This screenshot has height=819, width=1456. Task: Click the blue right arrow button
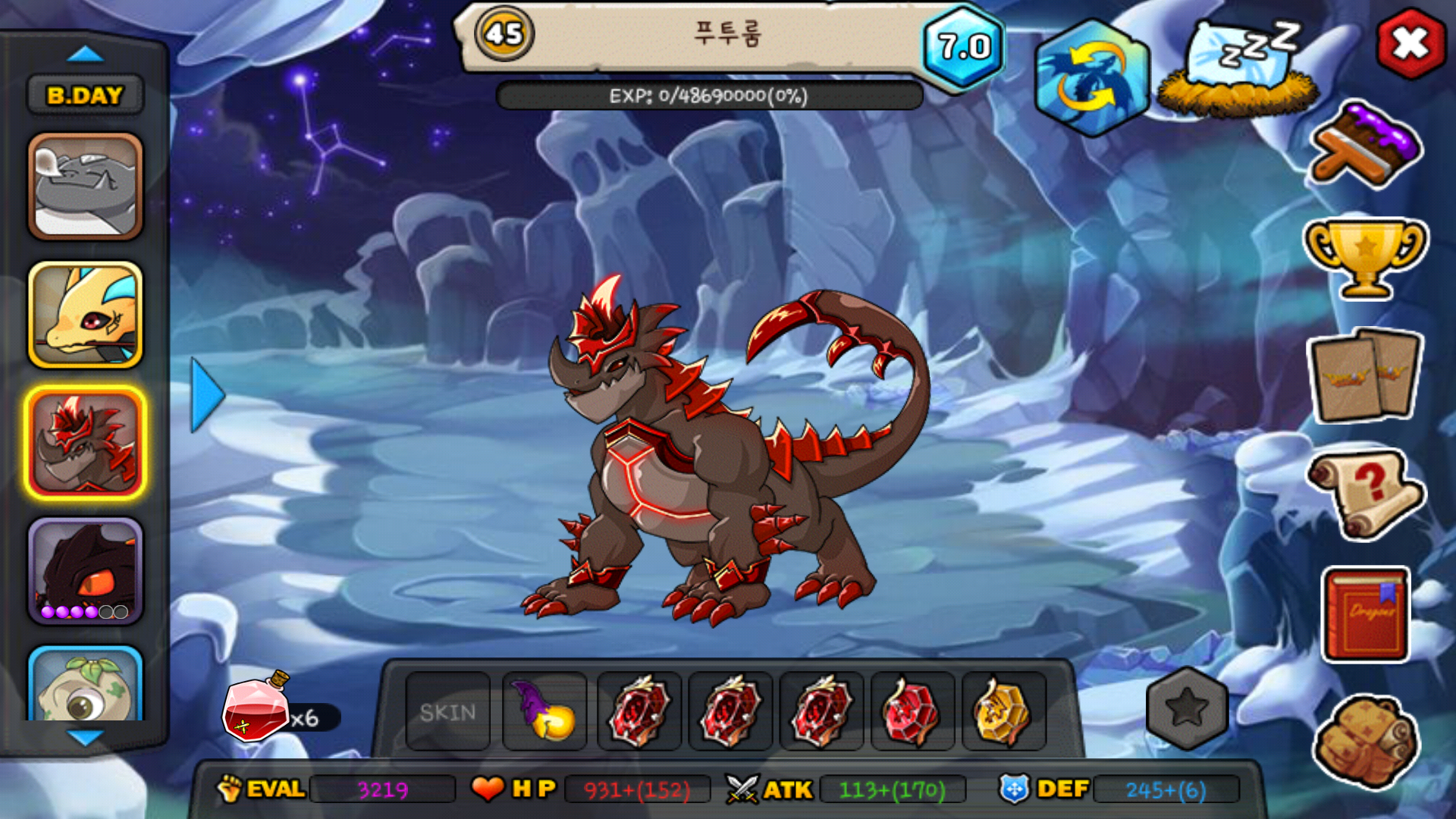coord(206,395)
